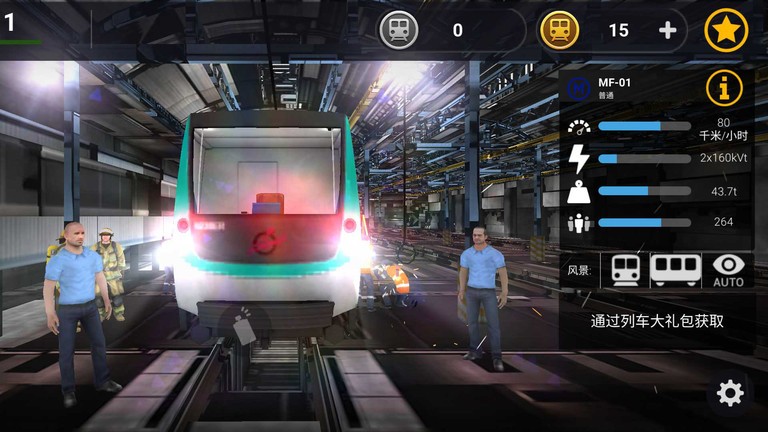
Task: Tap the gold train token icon
Action: pyautogui.click(x=559, y=30)
